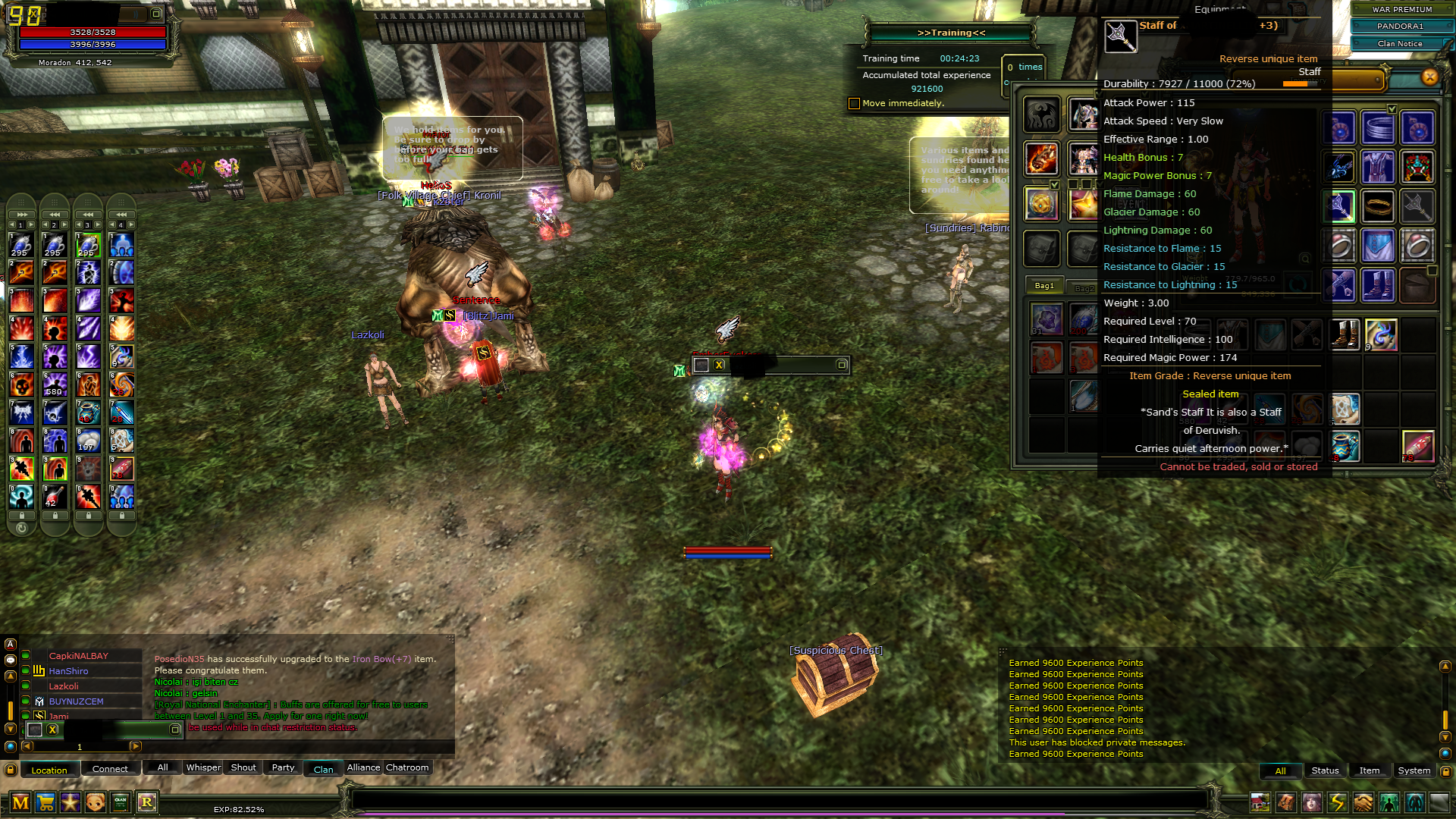Show the System log tab
The image size is (1456, 819).
coord(1414,770)
